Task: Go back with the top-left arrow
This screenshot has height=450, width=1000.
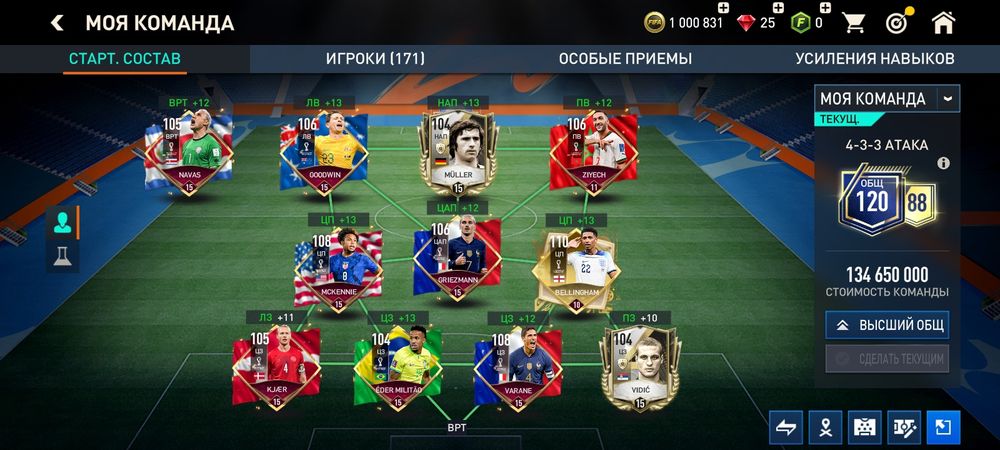Action: pyautogui.click(x=57, y=23)
